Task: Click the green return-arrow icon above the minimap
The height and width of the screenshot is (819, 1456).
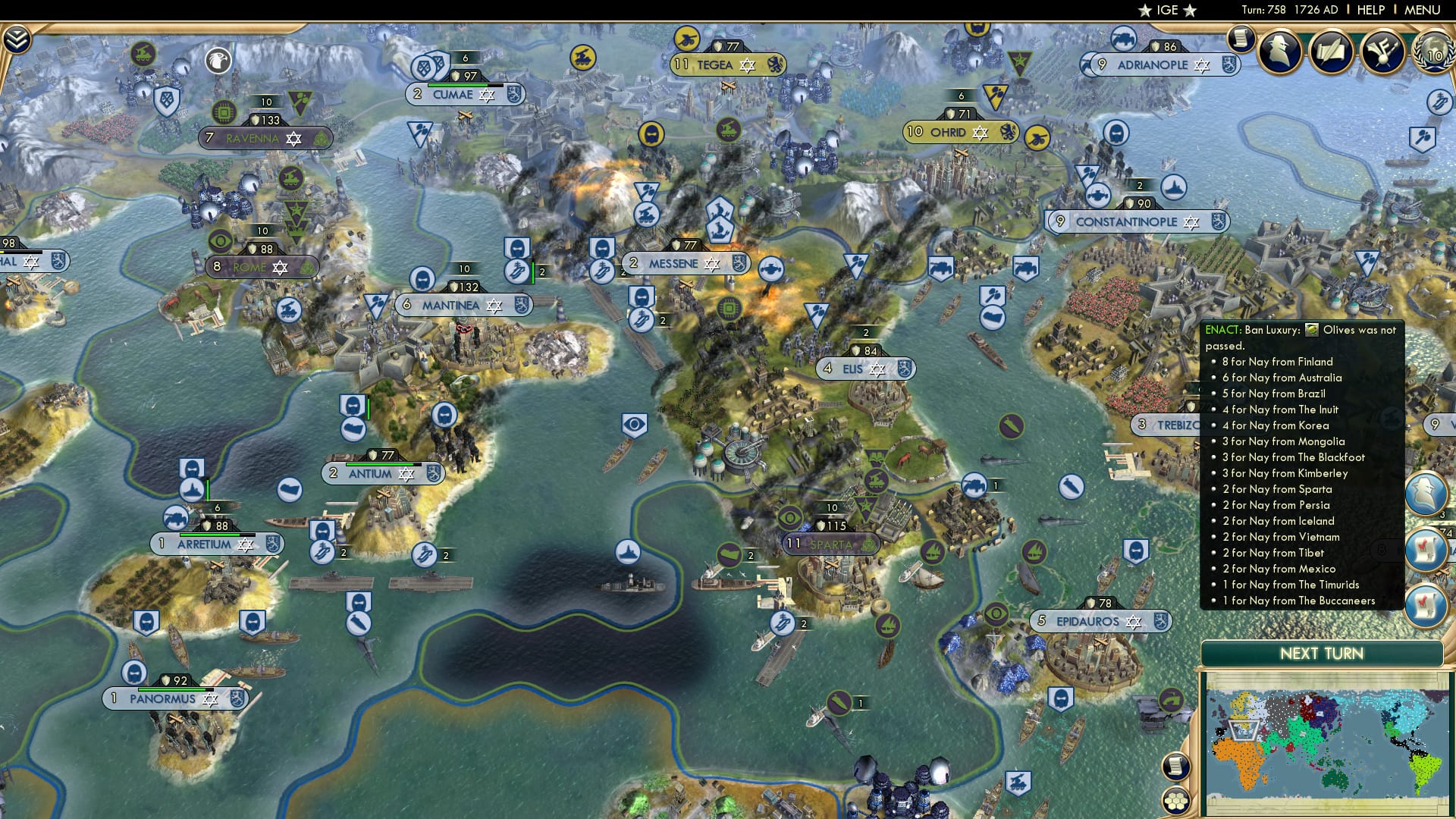Action: [1171, 699]
